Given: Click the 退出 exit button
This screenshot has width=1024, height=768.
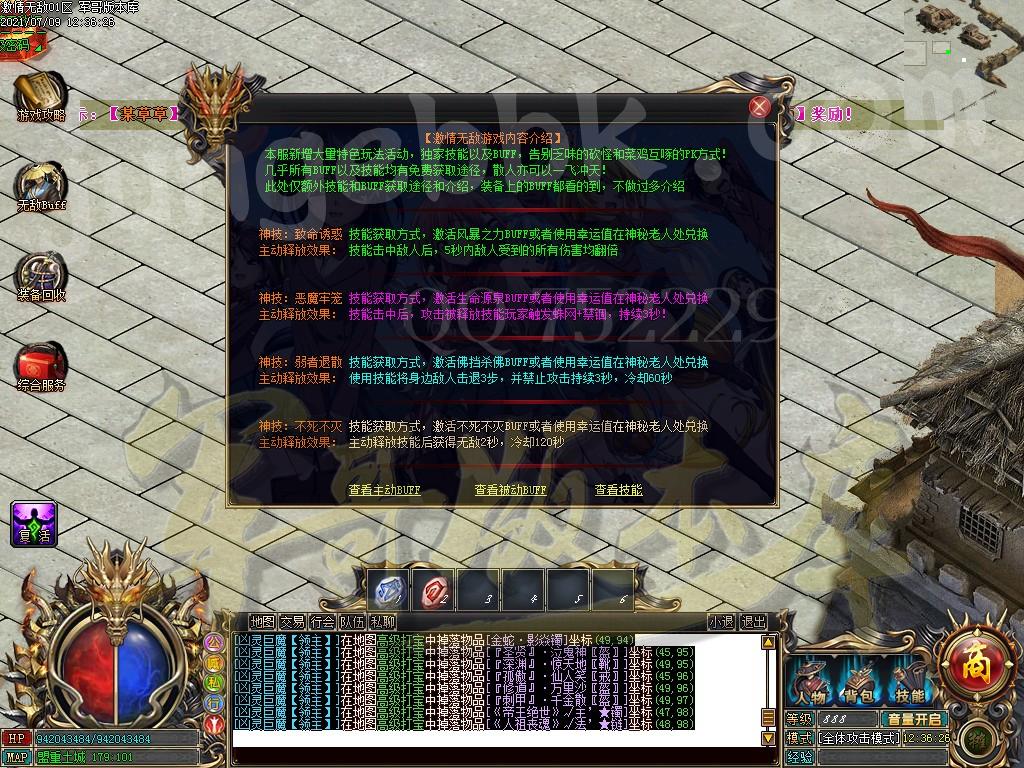Looking at the screenshot, I should pyautogui.click(x=753, y=622).
